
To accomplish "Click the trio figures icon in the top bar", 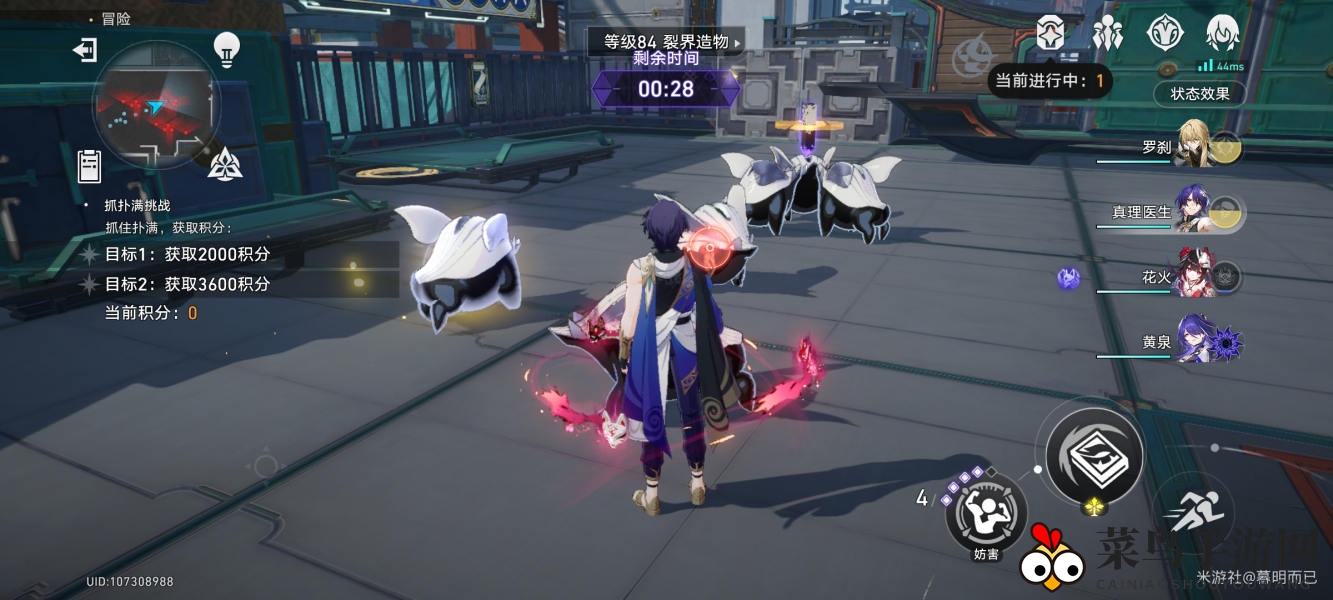I will pos(1107,34).
